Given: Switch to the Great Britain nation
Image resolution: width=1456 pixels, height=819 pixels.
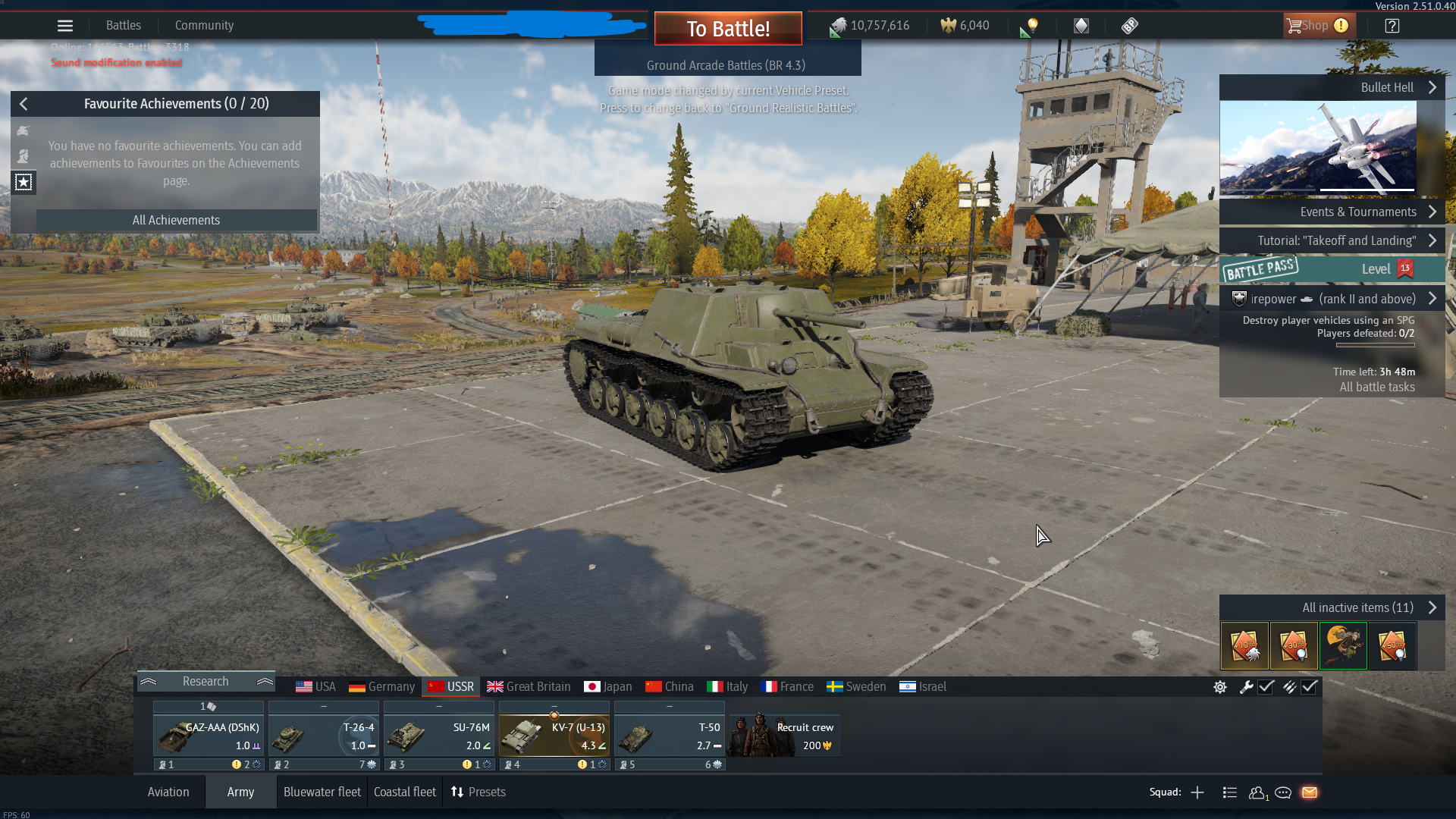Looking at the screenshot, I should pos(529,686).
